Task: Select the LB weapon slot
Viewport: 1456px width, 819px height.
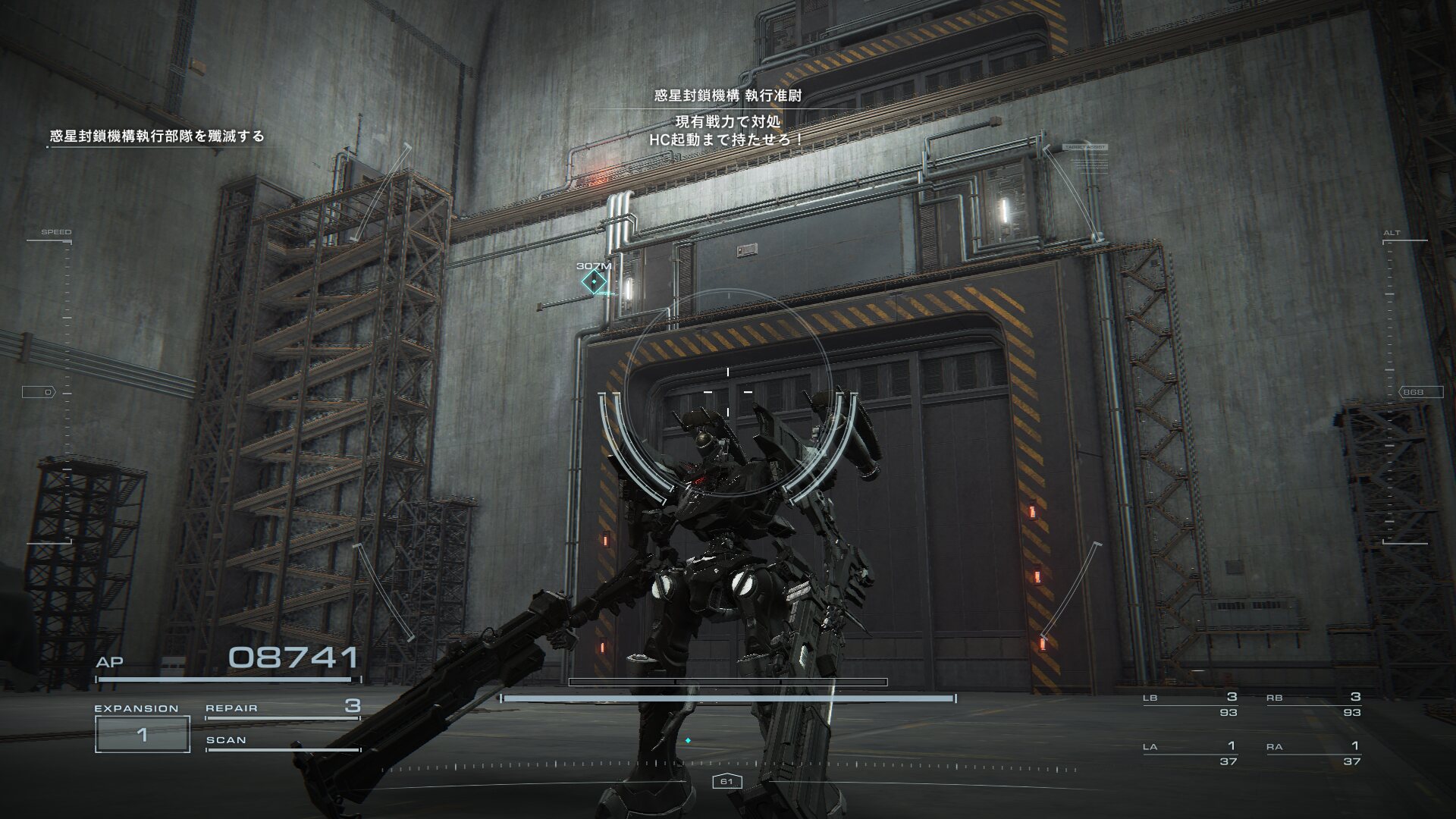Action: point(1191,704)
